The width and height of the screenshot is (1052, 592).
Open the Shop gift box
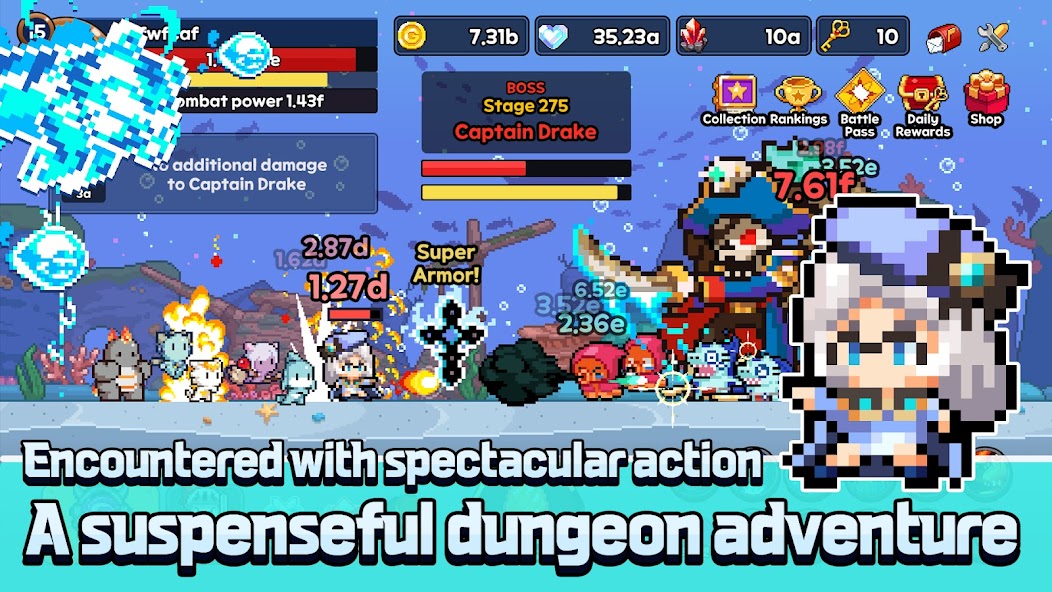click(986, 97)
